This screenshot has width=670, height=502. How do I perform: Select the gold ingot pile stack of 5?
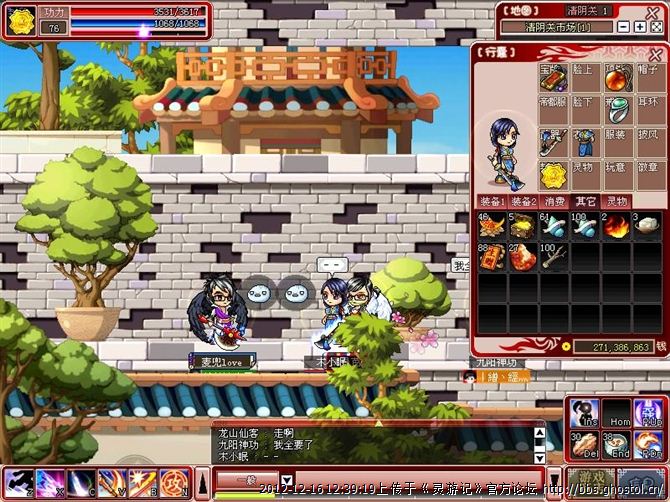pyautogui.click(x=523, y=225)
